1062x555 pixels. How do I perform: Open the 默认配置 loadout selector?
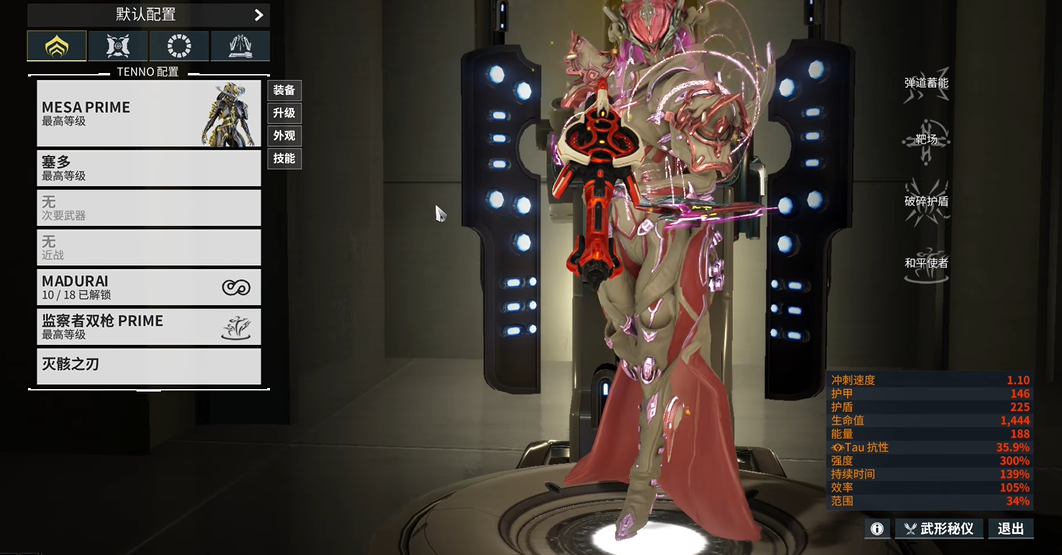point(148,15)
